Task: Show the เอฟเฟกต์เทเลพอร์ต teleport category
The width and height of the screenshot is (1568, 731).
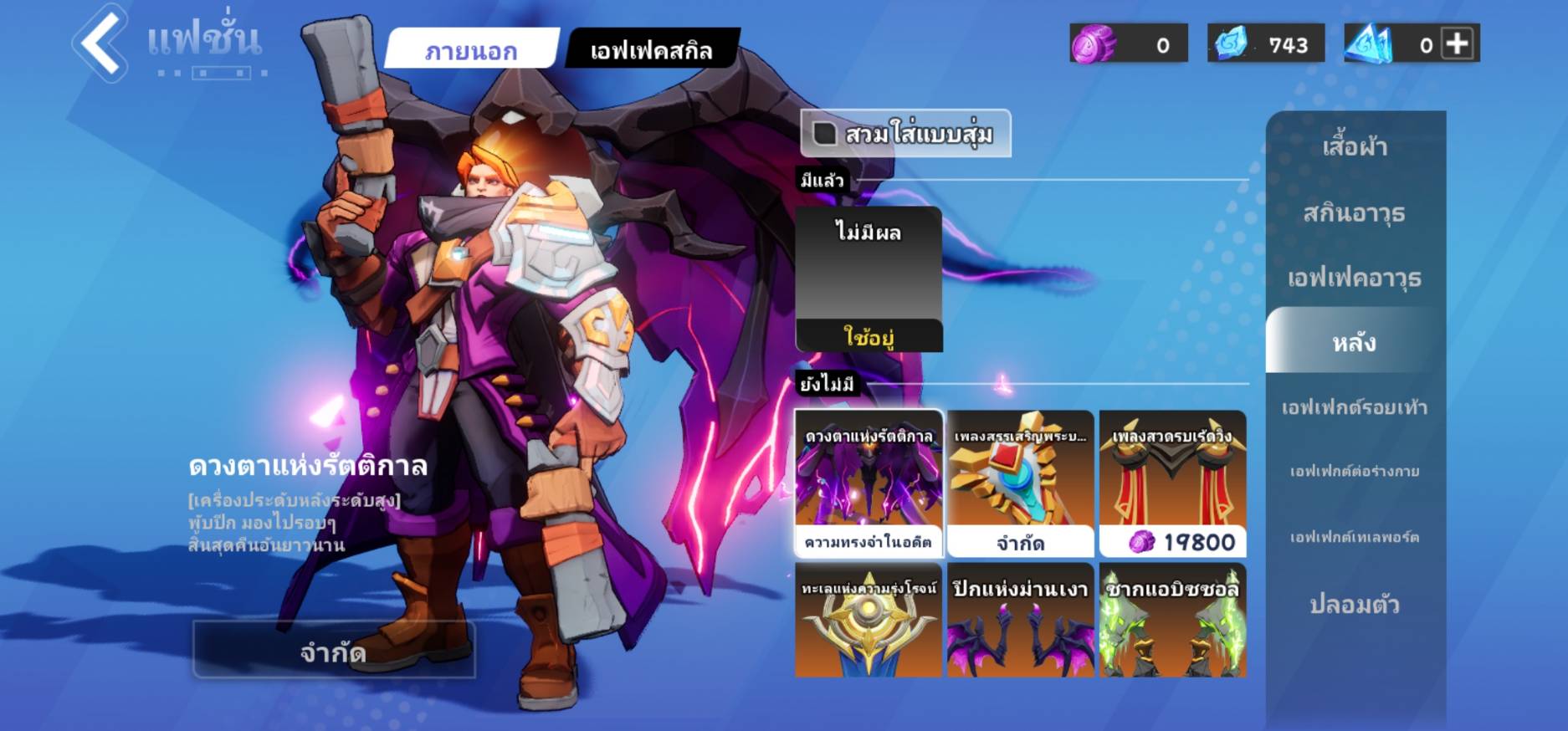Action: (x=1355, y=537)
